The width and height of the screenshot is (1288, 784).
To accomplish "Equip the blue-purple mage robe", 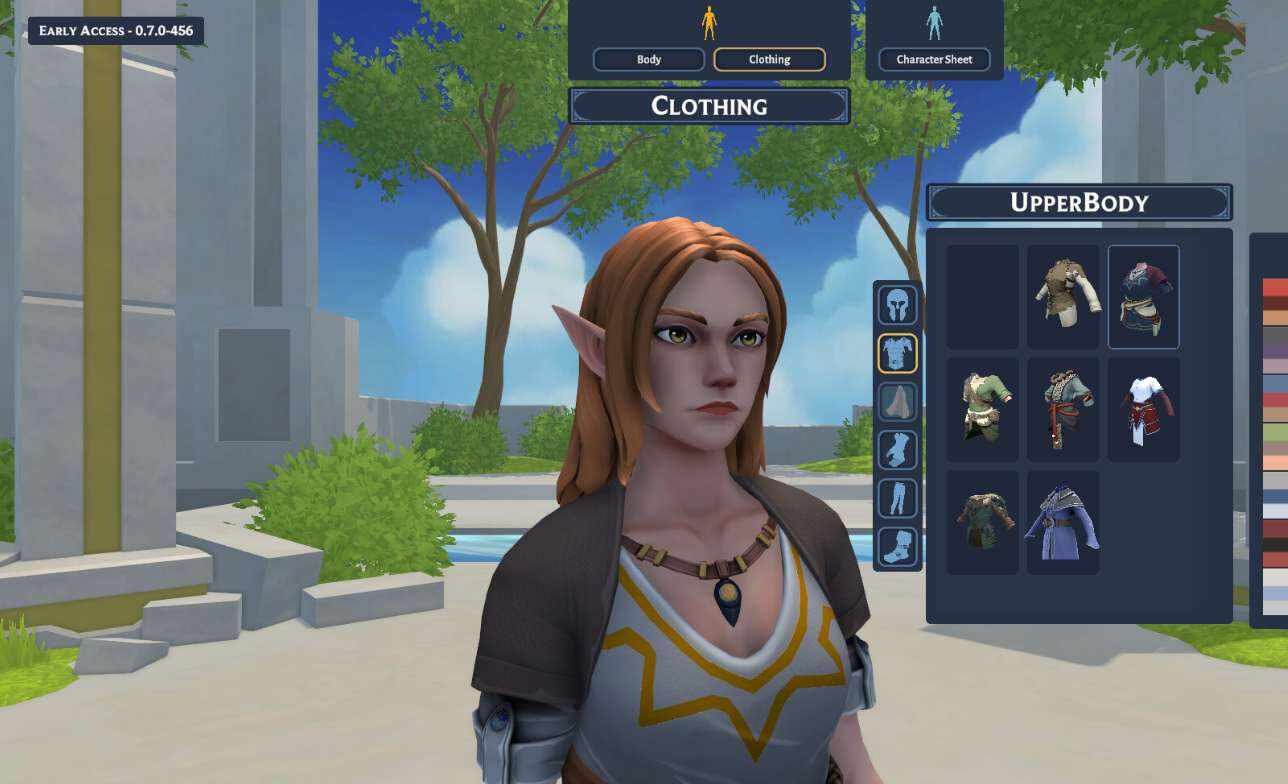I will 1063,522.
